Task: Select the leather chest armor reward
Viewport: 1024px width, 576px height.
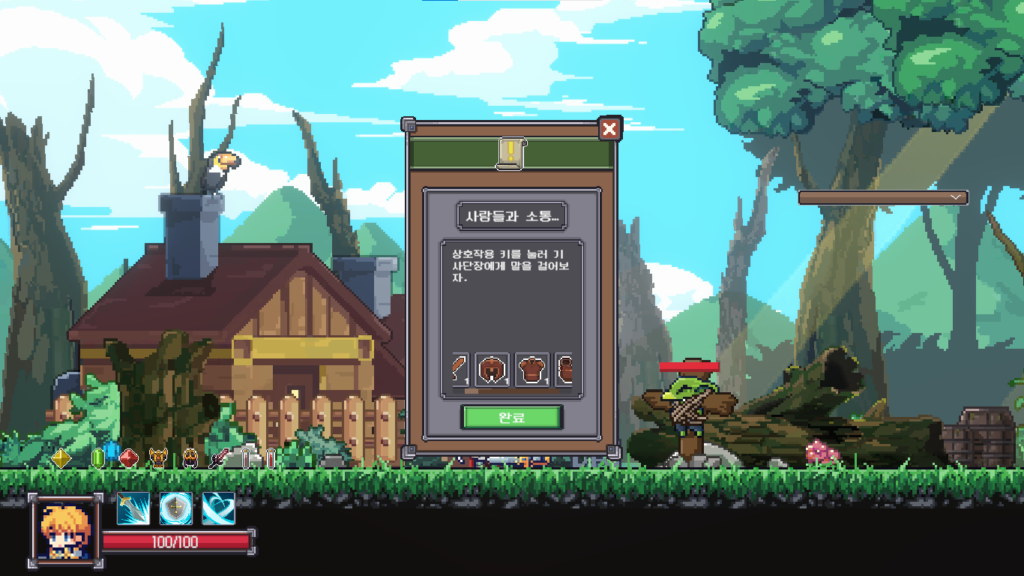Action: [x=532, y=369]
